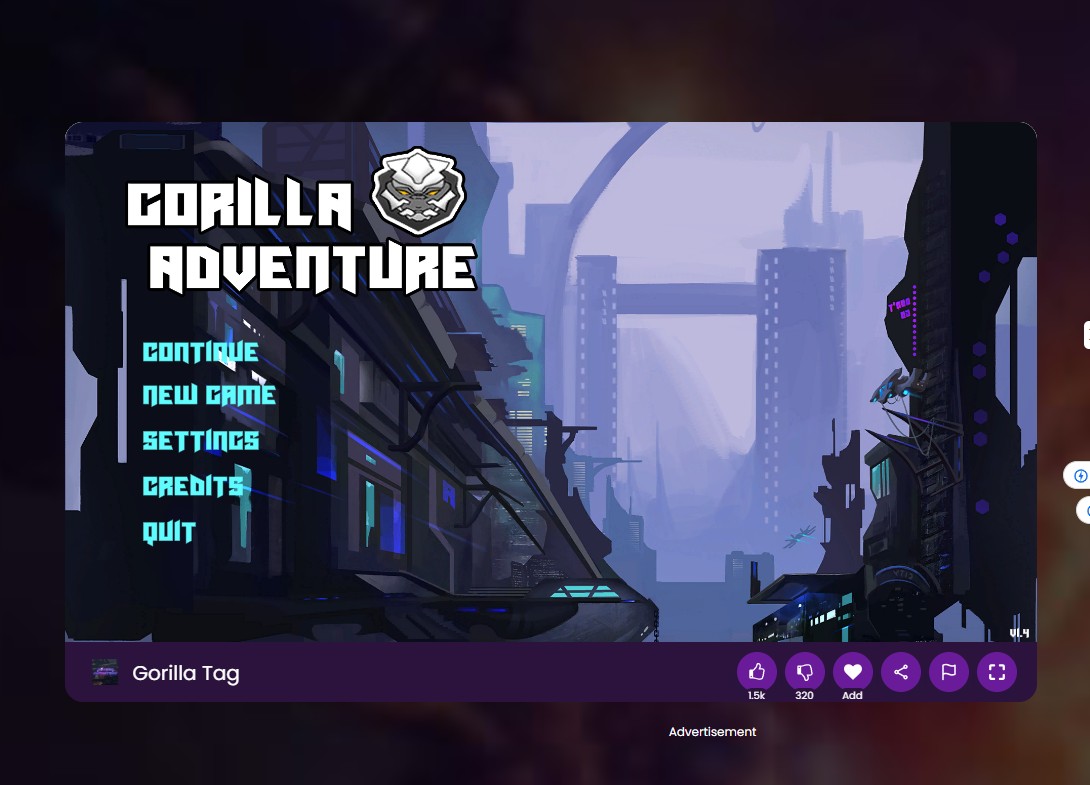Open the Settings menu
Viewport: 1090px width, 785px height.
pos(200,441)
